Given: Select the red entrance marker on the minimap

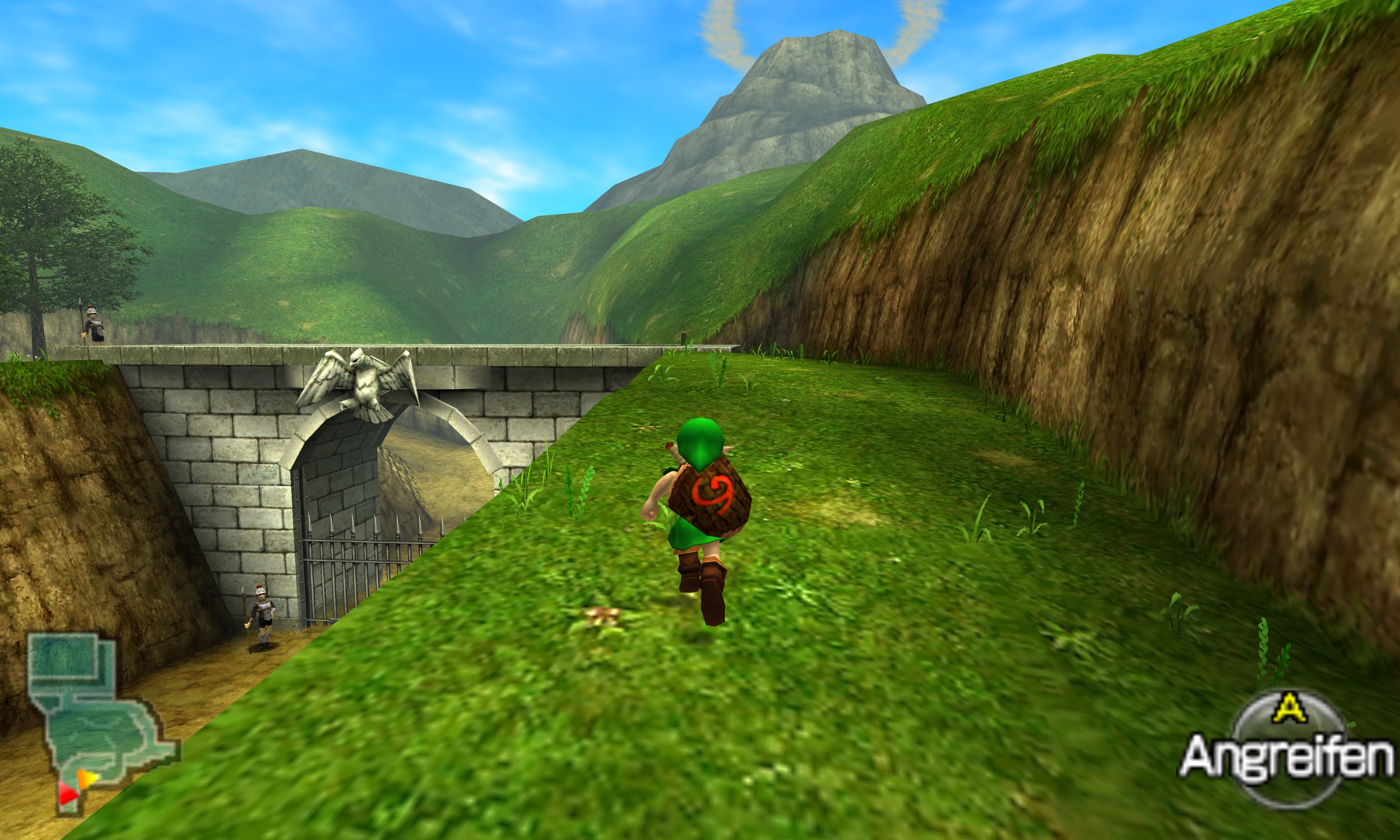Looking at the screenshot, I should [x=67, y=794].
